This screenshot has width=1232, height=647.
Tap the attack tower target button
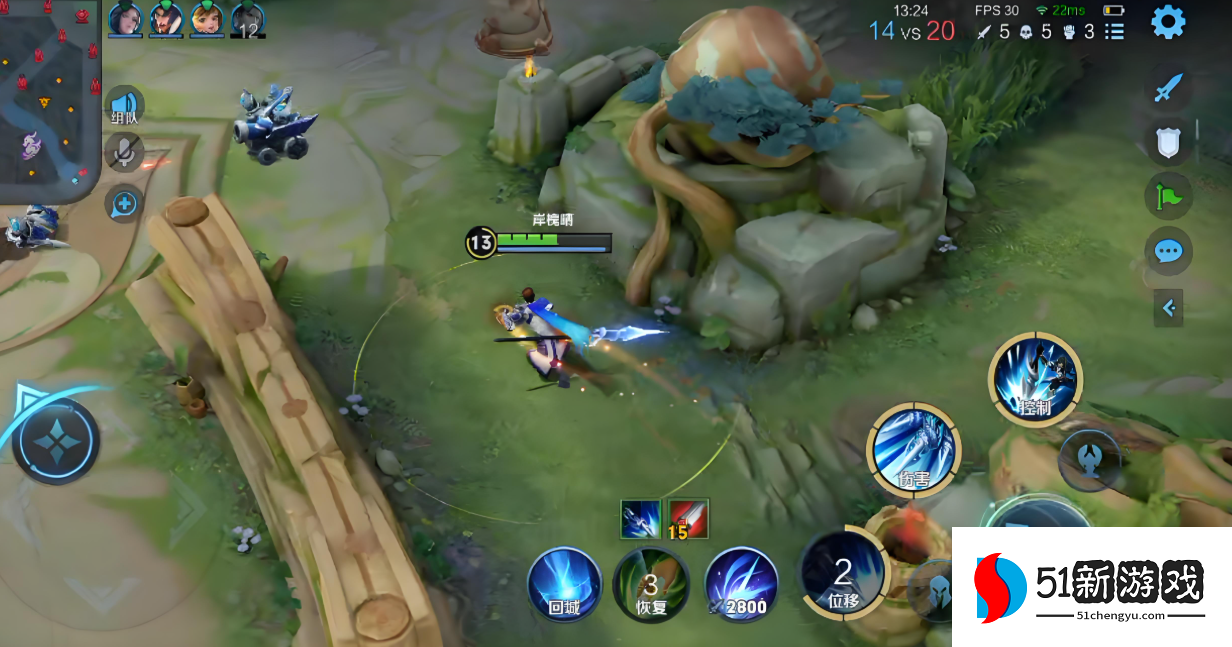pyautogui.click(x=1089, y=460)
